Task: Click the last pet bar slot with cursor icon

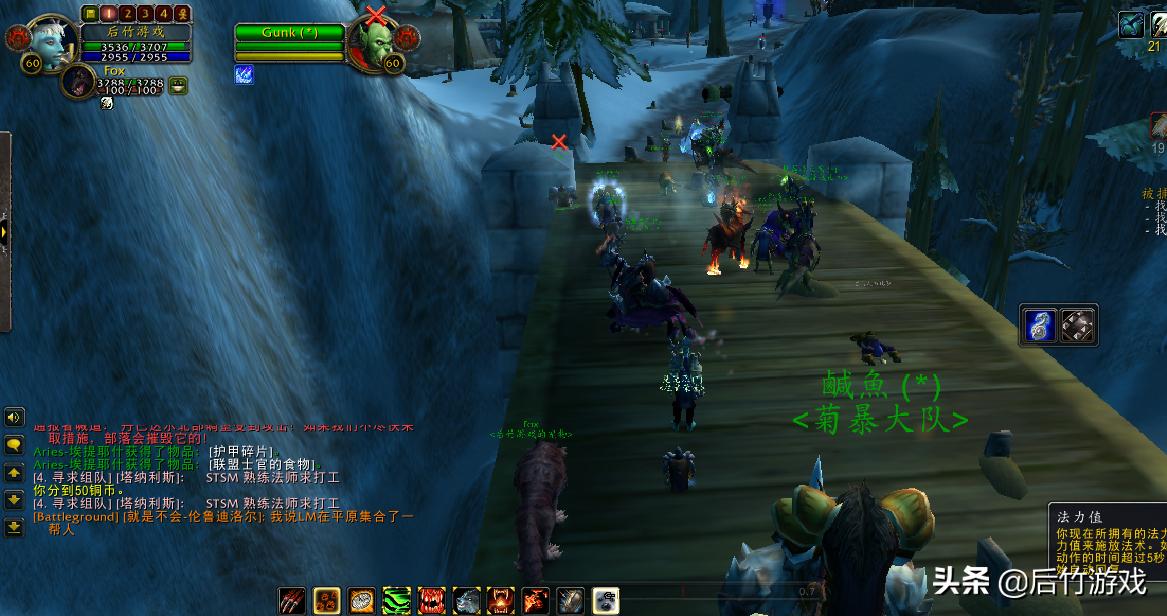Action: coord(606,600)
